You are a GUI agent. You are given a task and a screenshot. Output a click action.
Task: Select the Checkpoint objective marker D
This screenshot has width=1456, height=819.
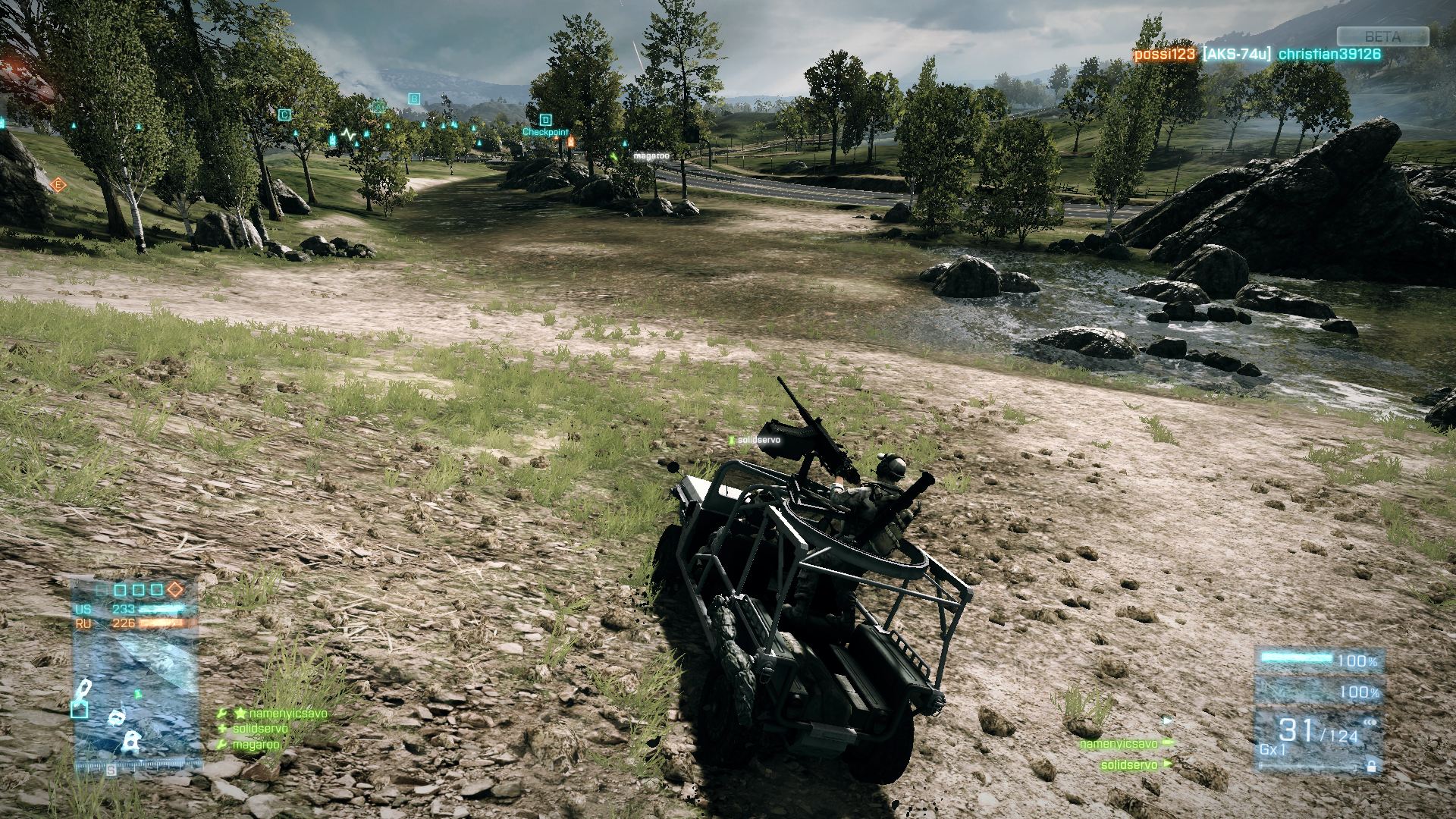click(546, 120)
